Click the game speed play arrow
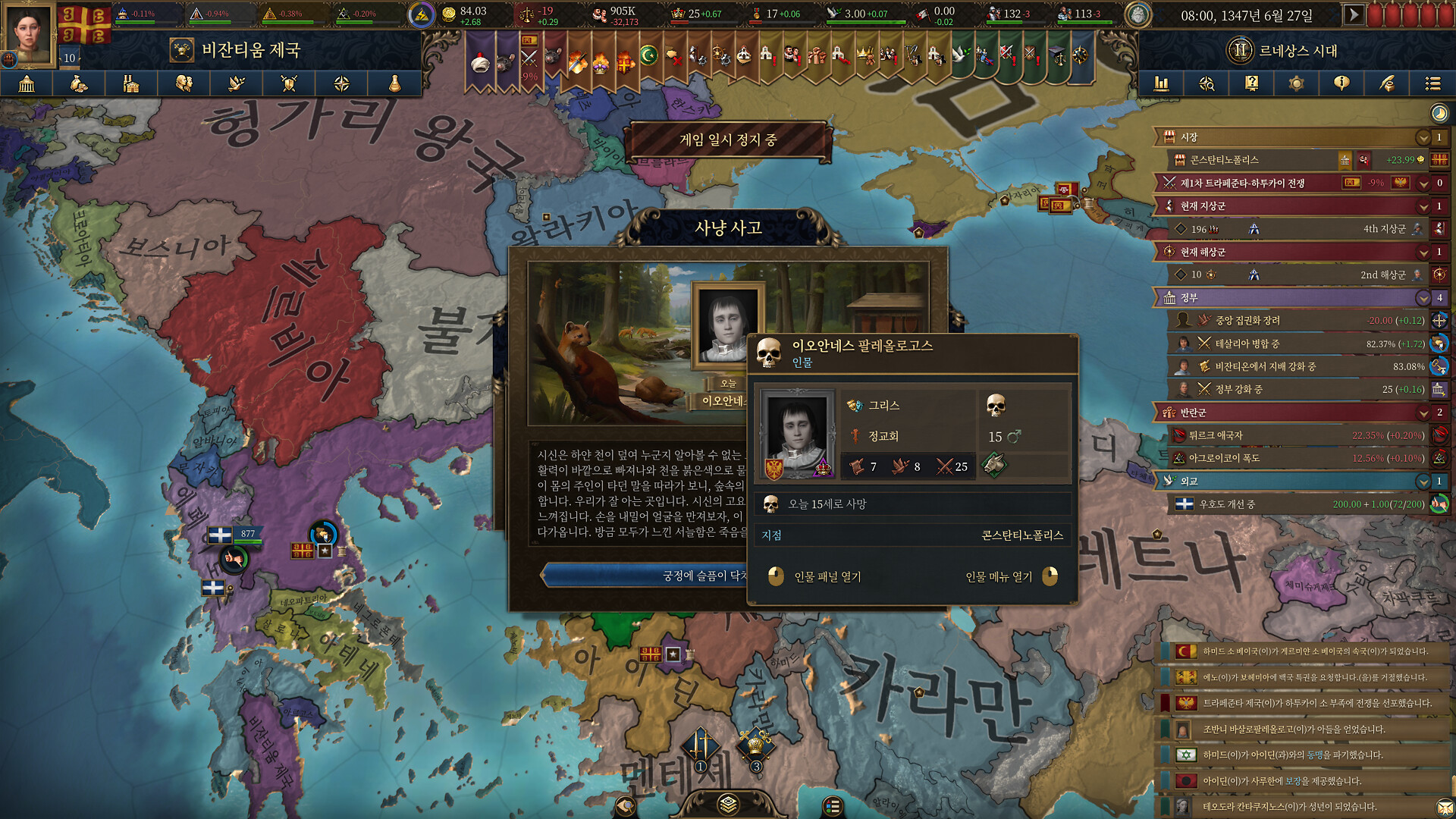Viewport: 1456px width, 819px height. pyautogui.click(x=1354, y=14)
